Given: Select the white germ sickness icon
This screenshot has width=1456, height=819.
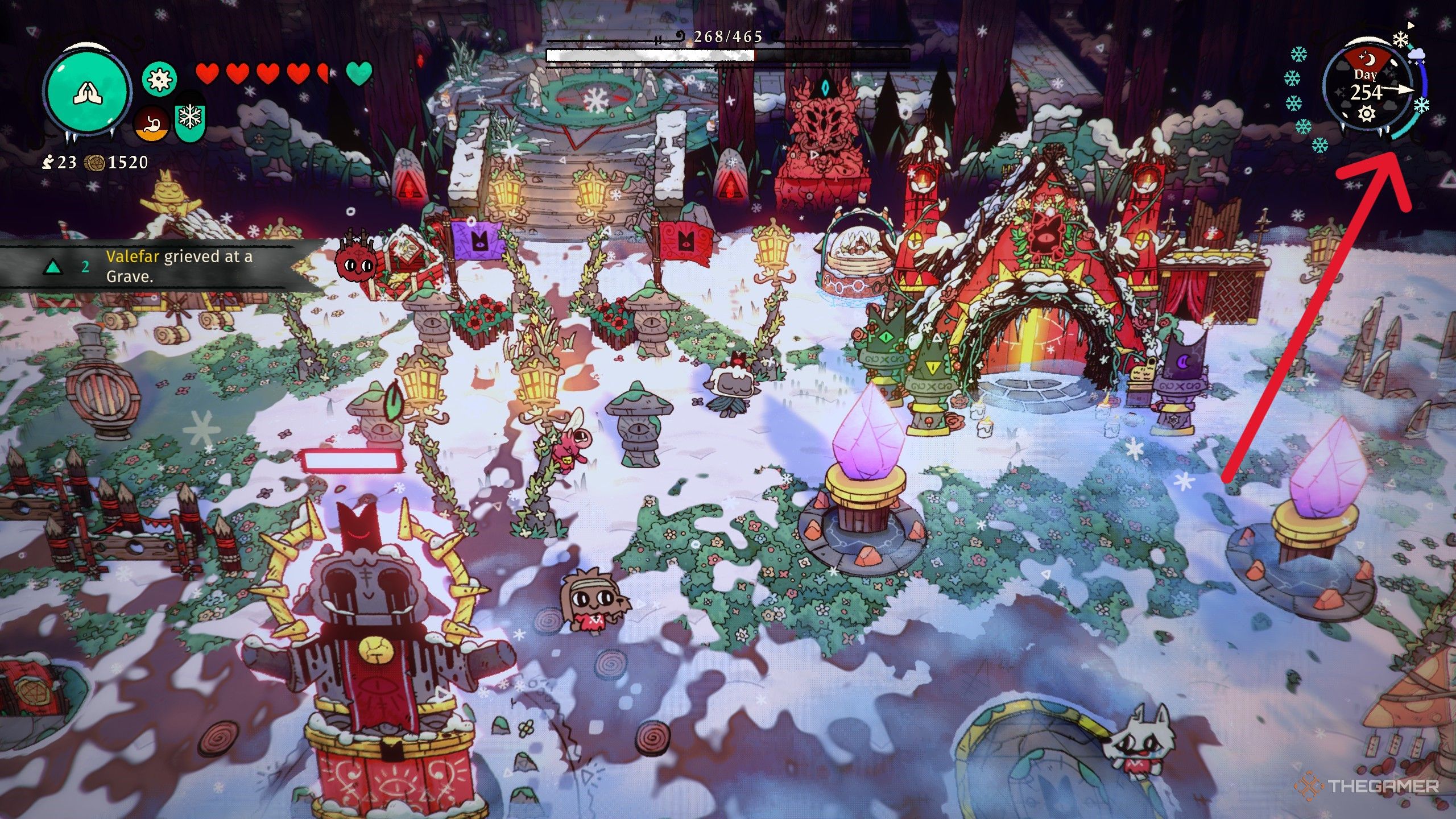Looking at the screenshot, I should click(x=159, y=78).
